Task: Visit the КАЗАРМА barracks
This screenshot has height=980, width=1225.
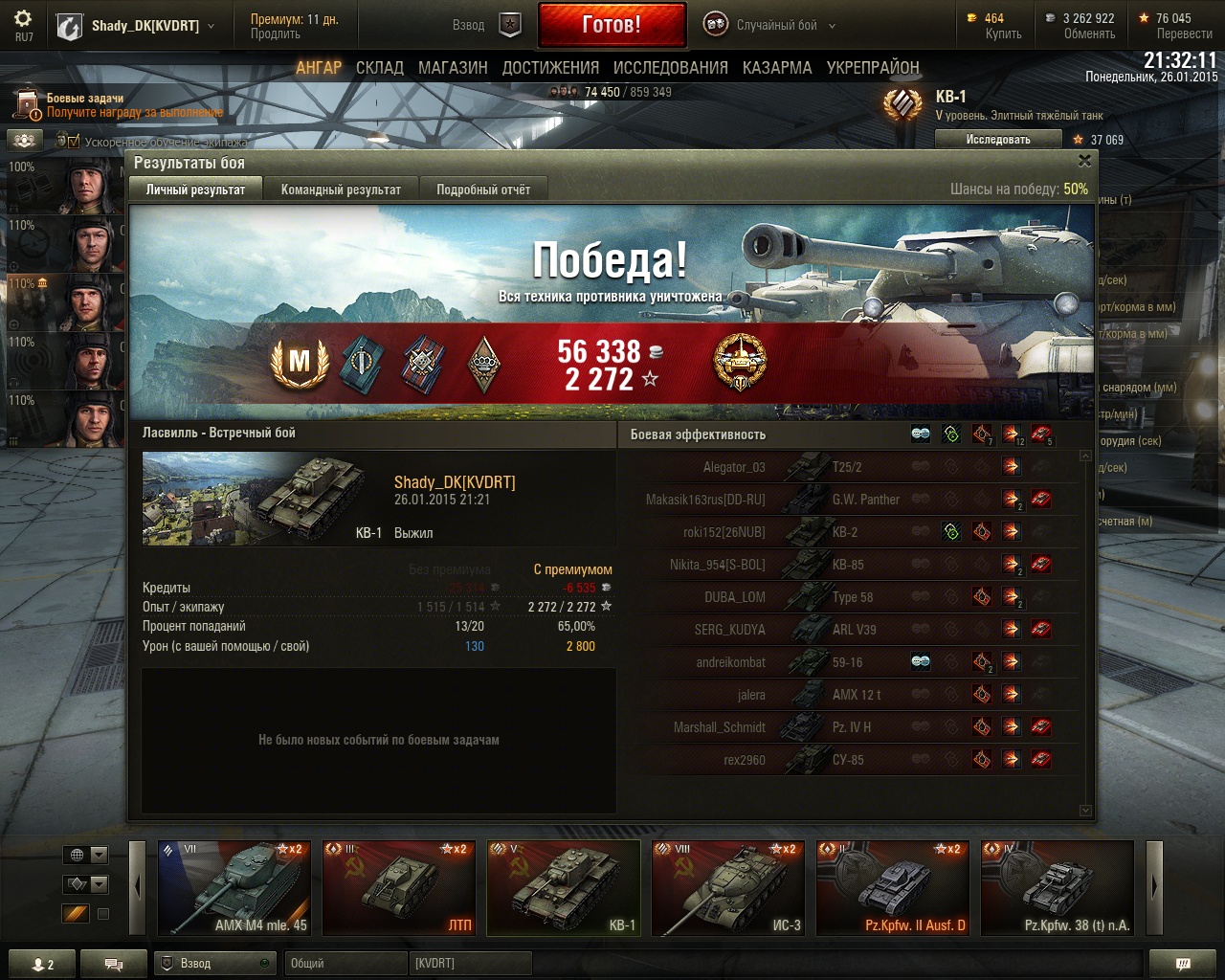Action: (777, 68)
